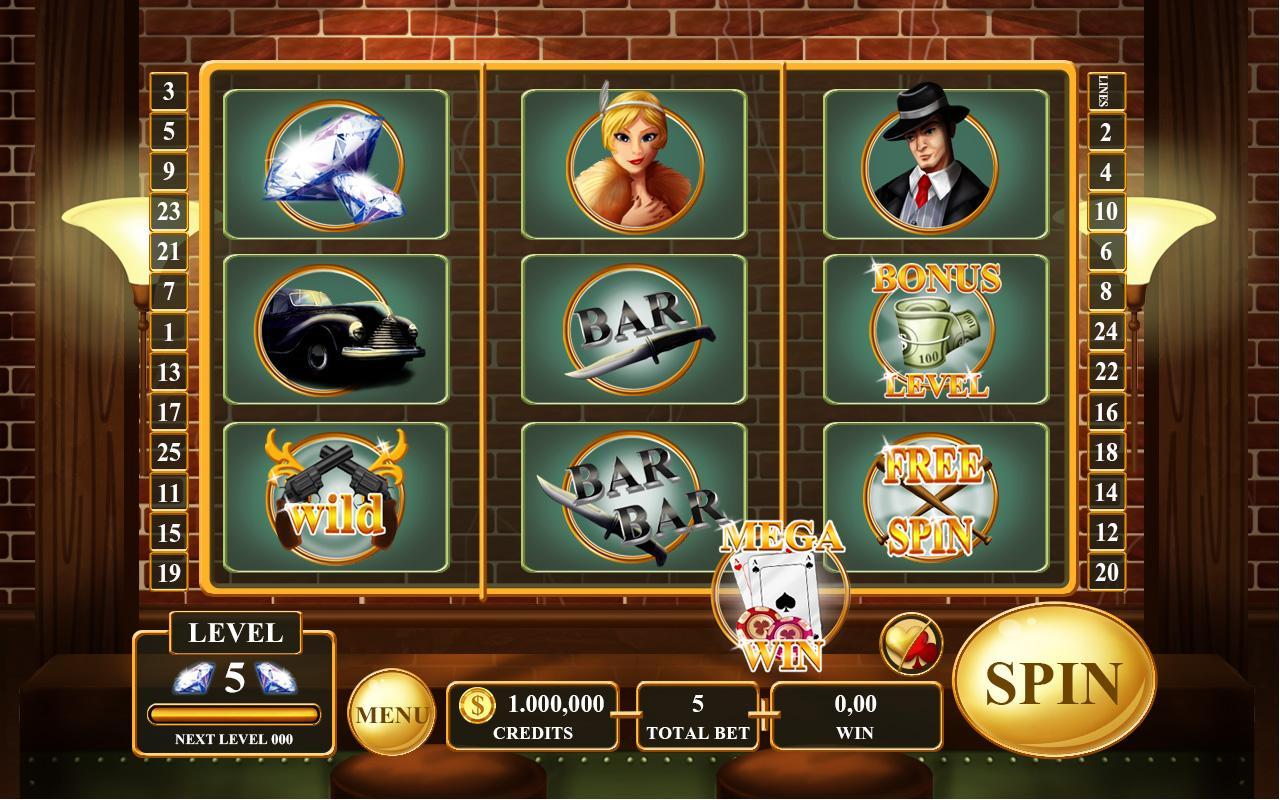Image resolution: width=1280 pixels, height=800 pixels.
Task: Select payline 20 on right panel
Action: tap(1107, 572)
